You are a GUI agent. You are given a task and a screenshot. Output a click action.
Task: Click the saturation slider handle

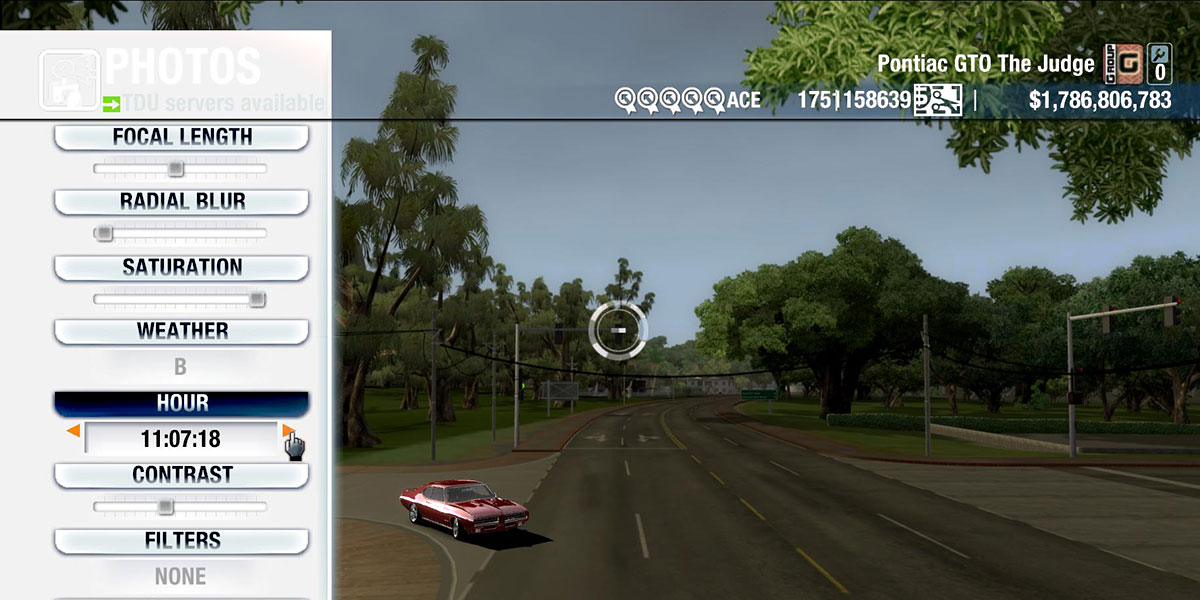pyautogui.click(x=257, y=298)
